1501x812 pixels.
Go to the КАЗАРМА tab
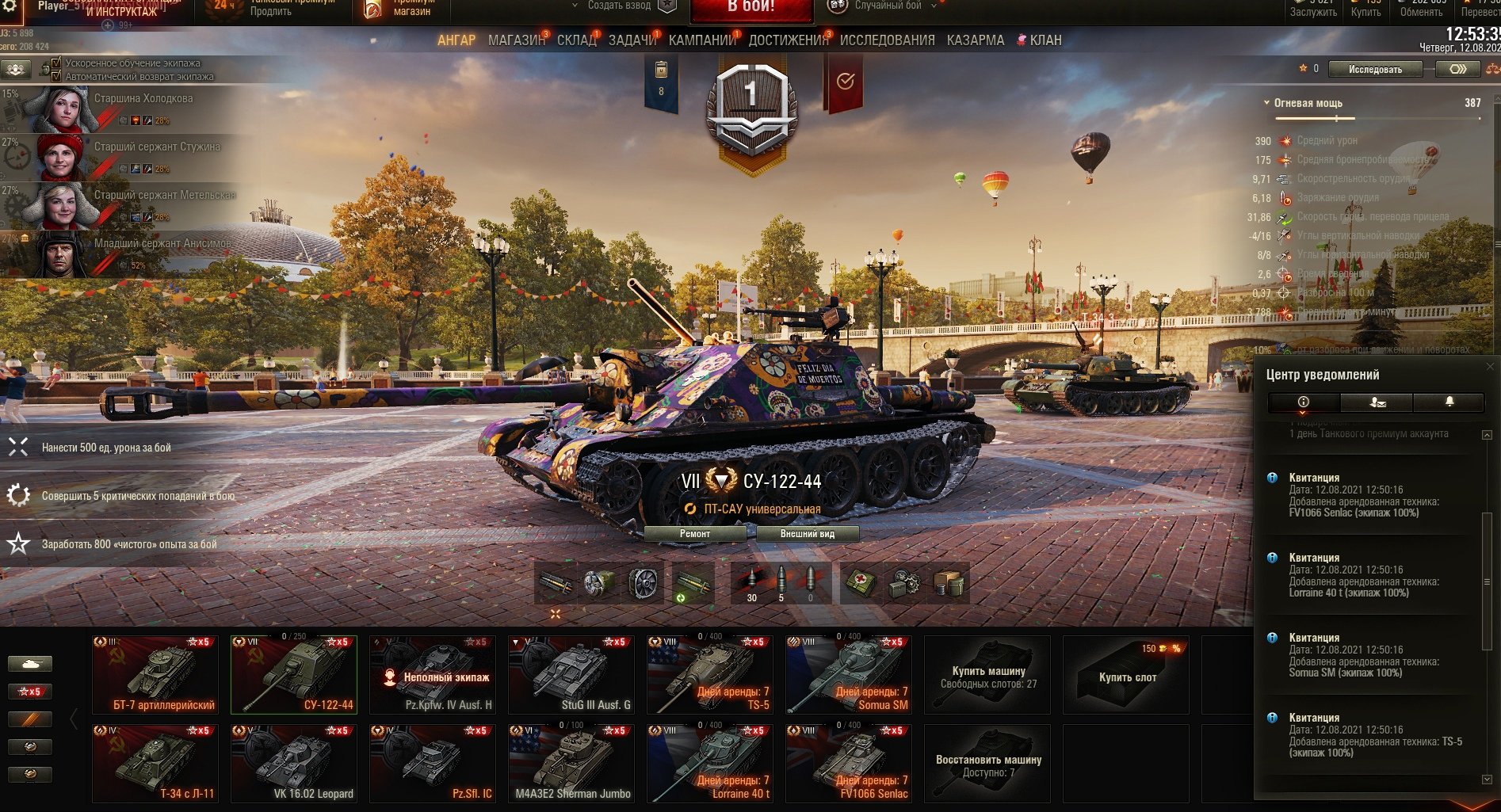coord(975,40)
